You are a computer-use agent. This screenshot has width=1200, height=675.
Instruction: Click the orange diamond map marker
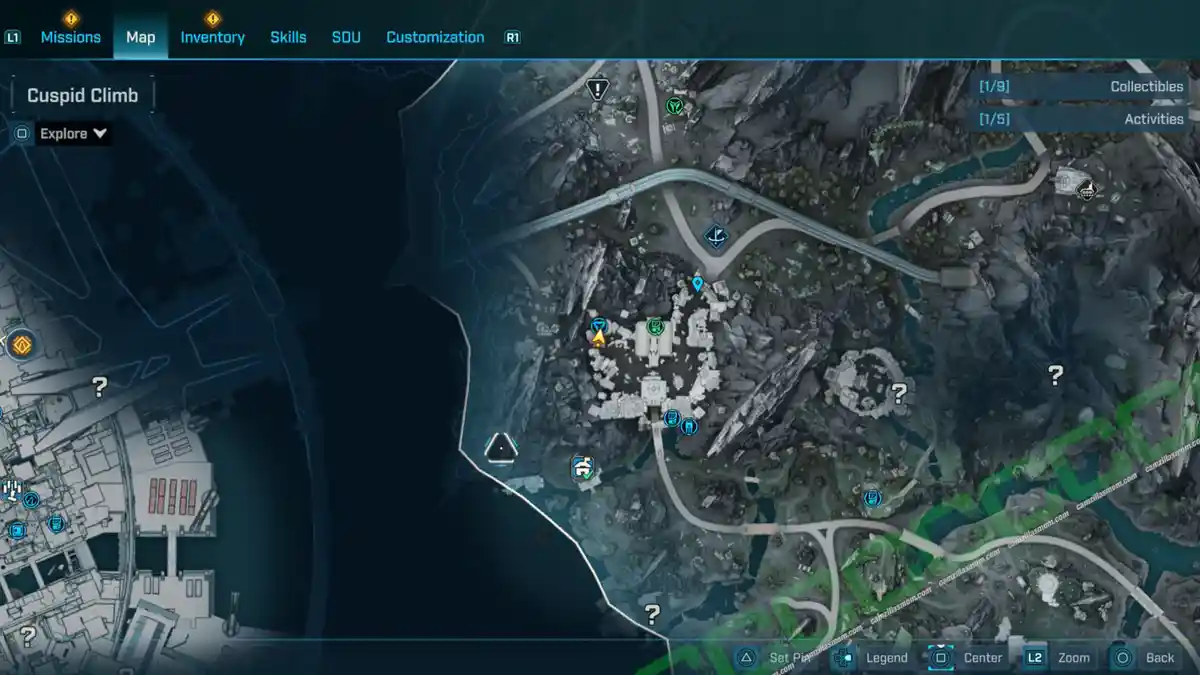(x=21, y=346)
